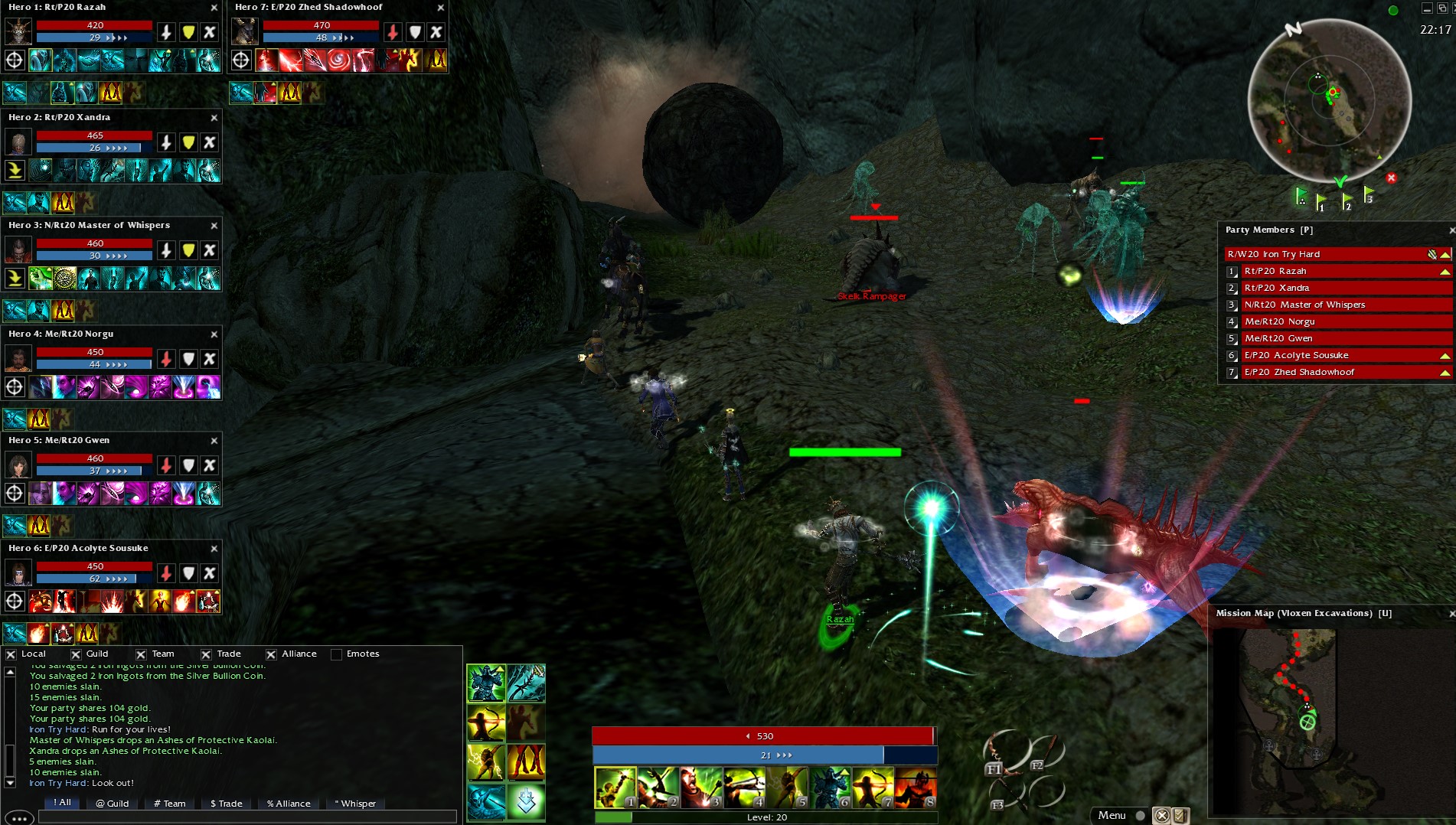Enable the Emotes chat filter
Screen dimensions: 1456x825
337,654
